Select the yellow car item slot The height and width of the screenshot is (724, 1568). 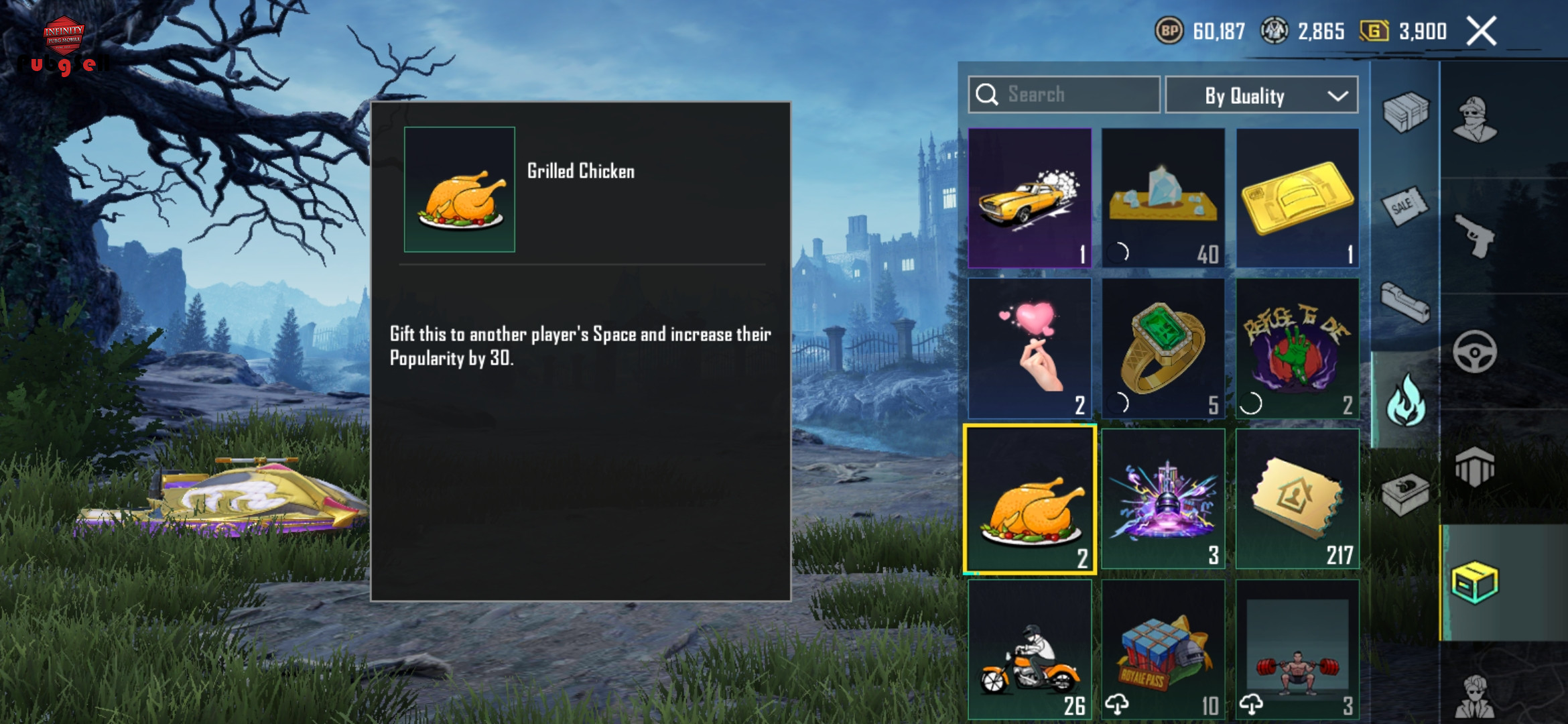click(x=1030, y=198)
